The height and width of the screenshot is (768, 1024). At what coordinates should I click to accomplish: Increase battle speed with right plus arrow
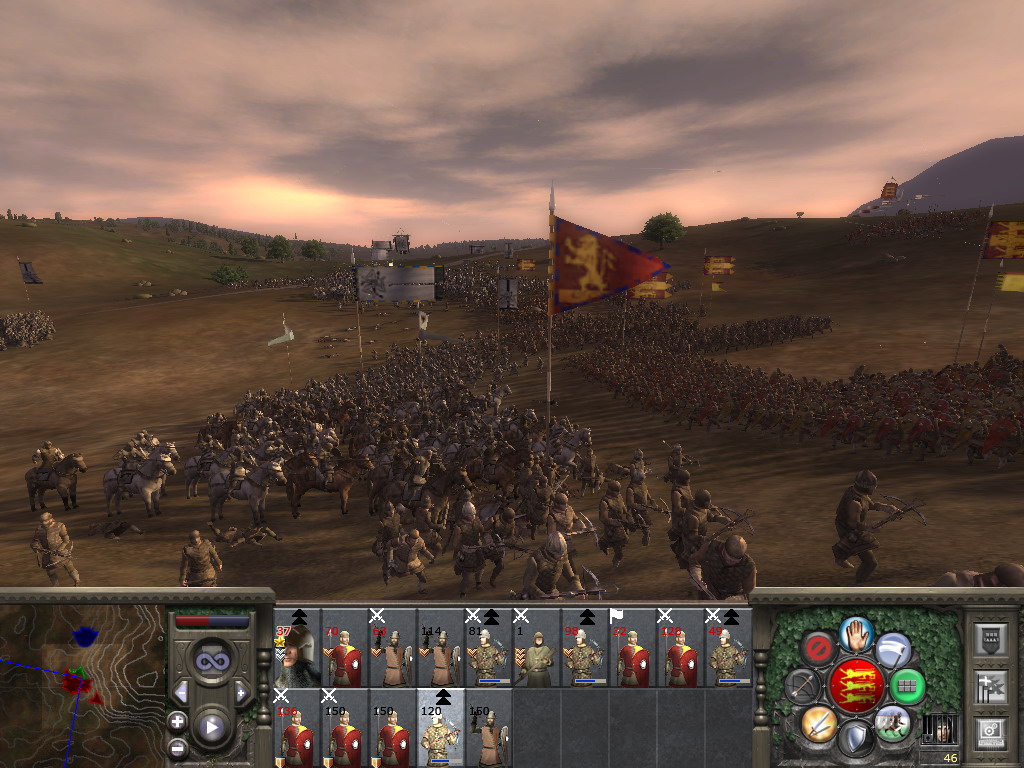pos(241,692)
